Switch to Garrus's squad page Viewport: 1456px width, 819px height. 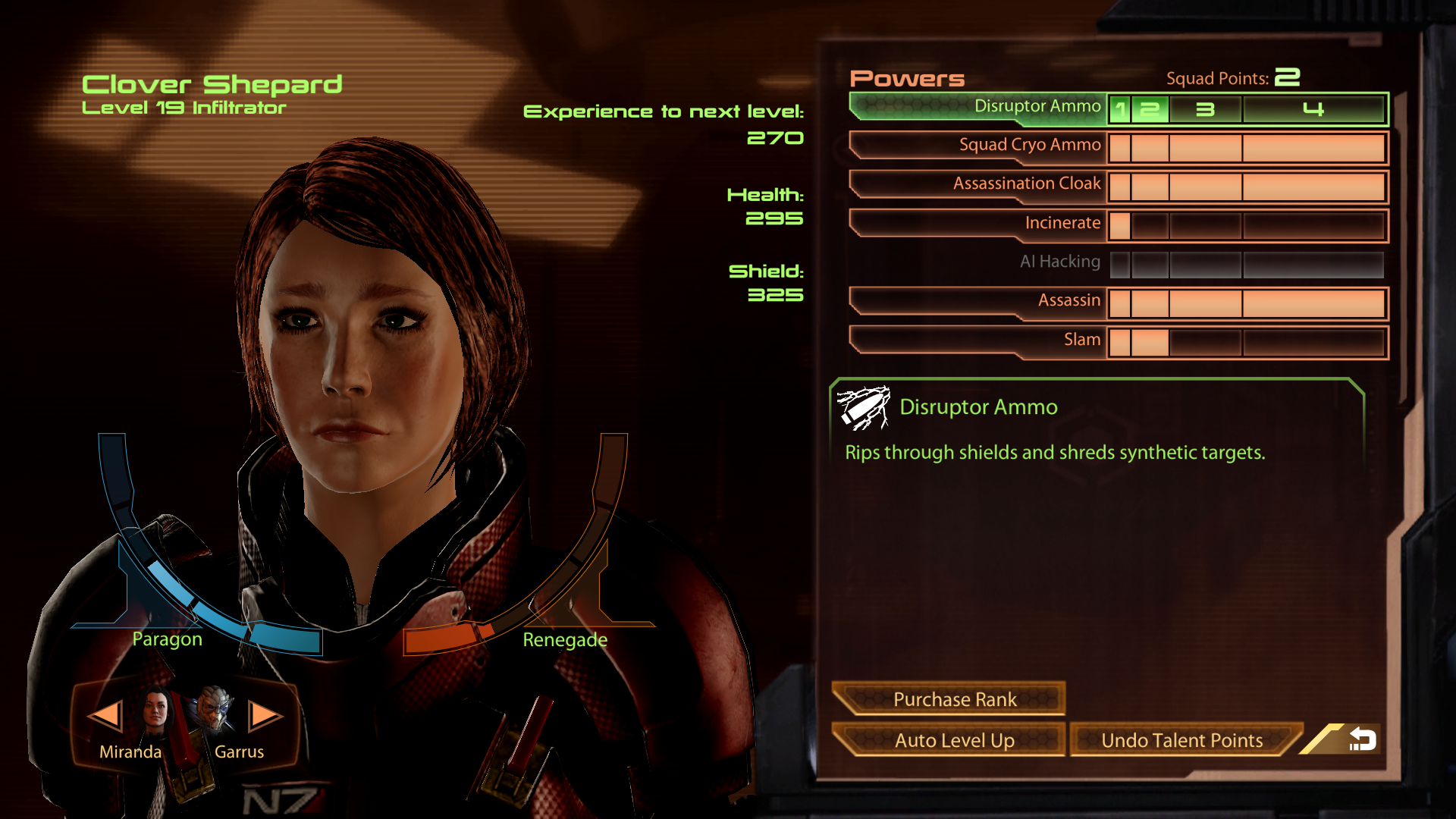[x=216, y=711]
